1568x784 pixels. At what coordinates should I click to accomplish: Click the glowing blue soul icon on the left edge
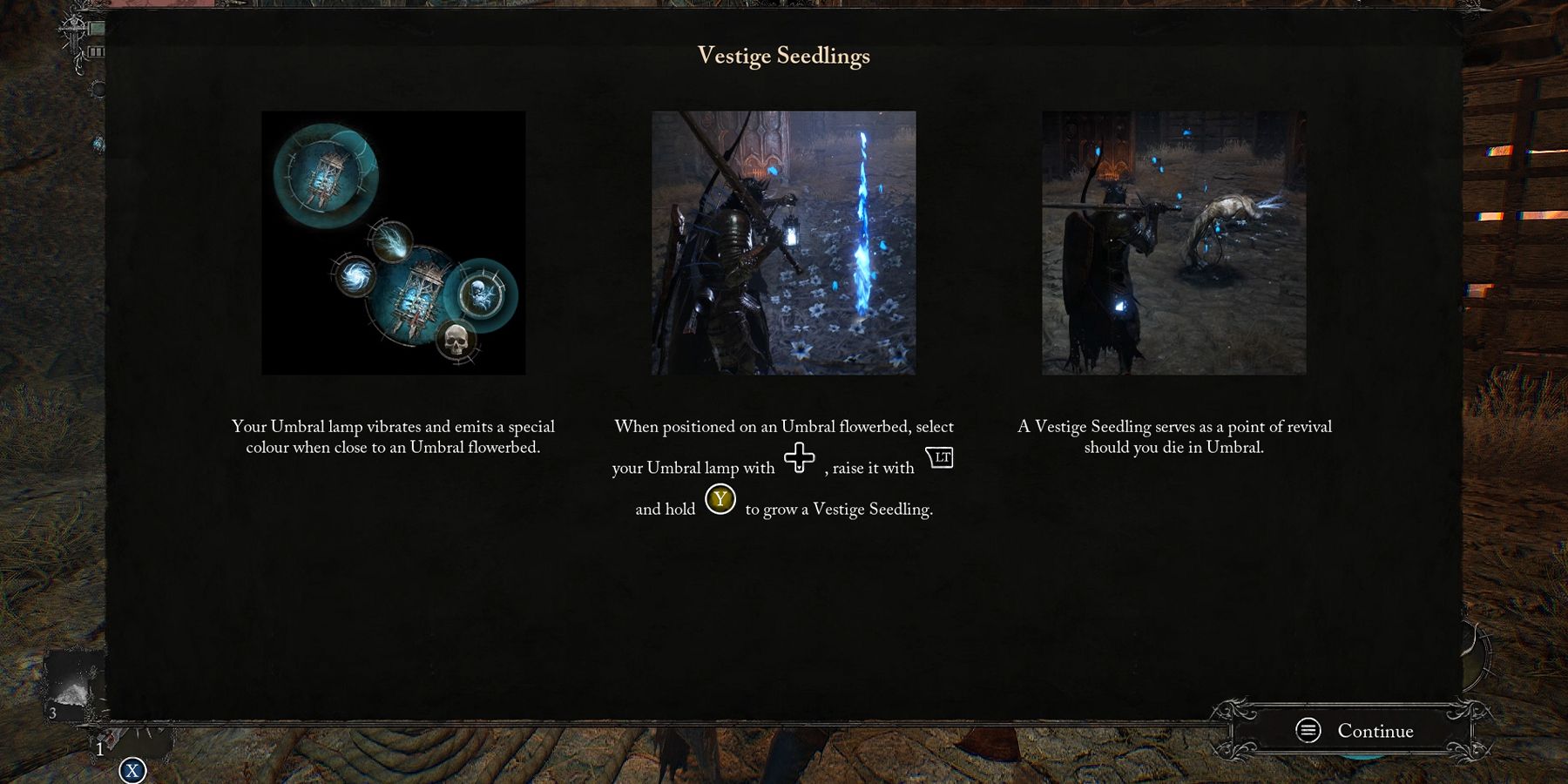click(x=98, y=142)
